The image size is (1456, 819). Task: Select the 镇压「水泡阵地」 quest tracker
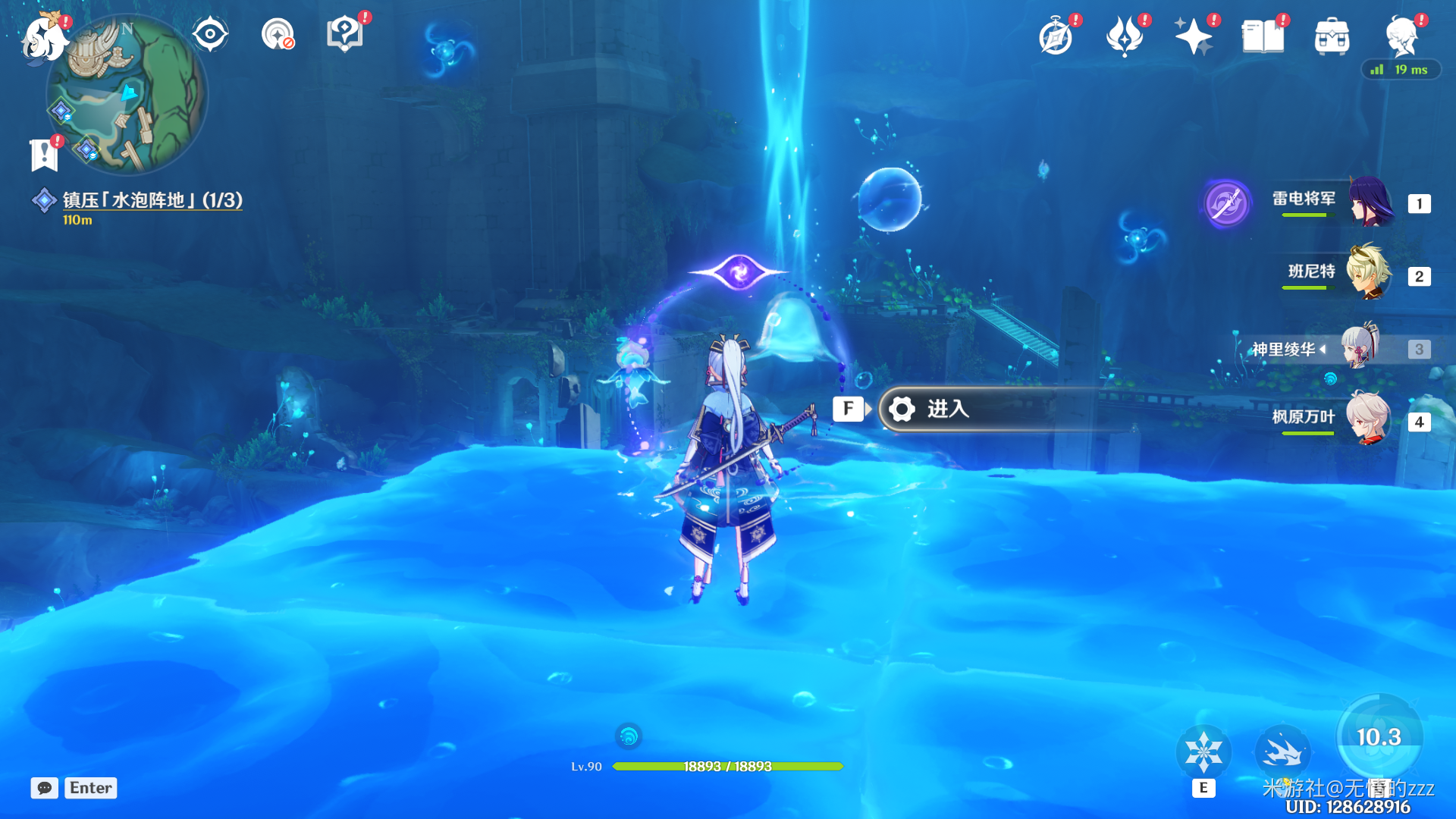(x=152, y=200)
